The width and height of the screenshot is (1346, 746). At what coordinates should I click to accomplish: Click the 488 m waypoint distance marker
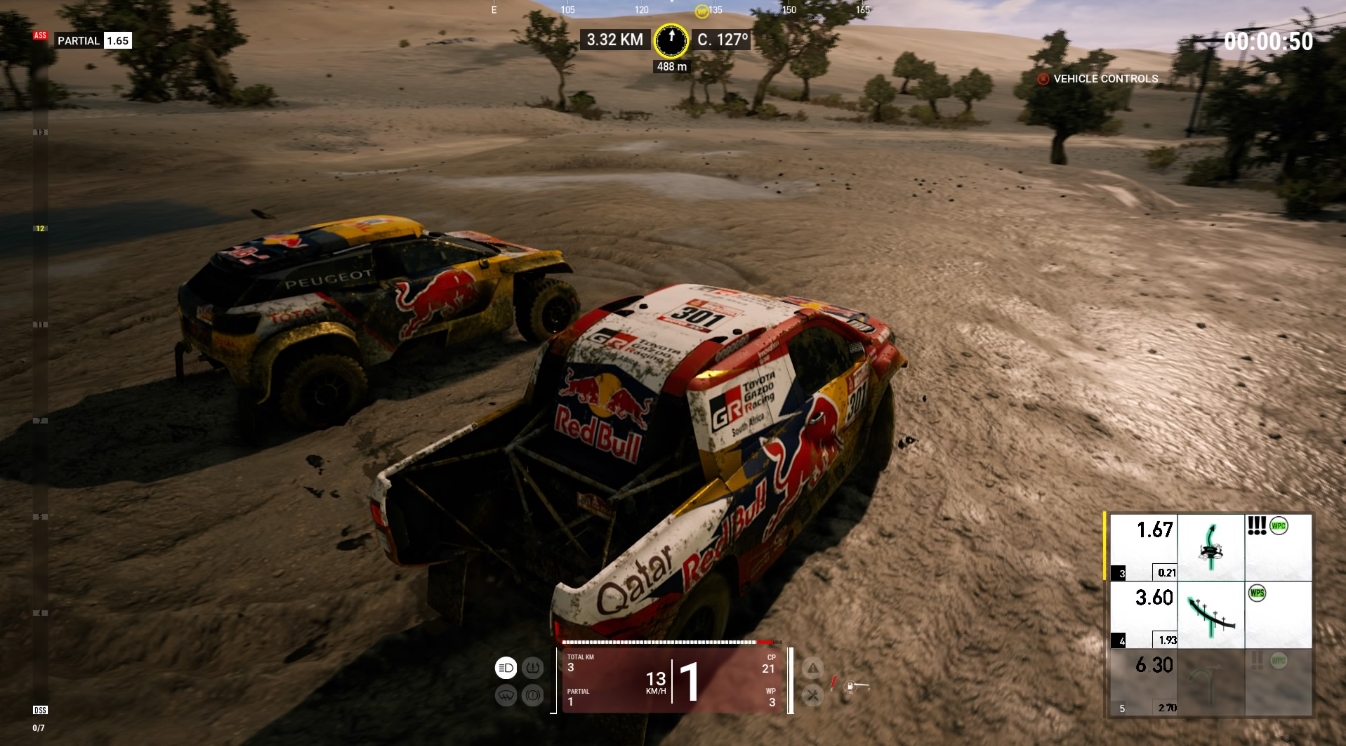pyautogui.click(x=670, y=68)
